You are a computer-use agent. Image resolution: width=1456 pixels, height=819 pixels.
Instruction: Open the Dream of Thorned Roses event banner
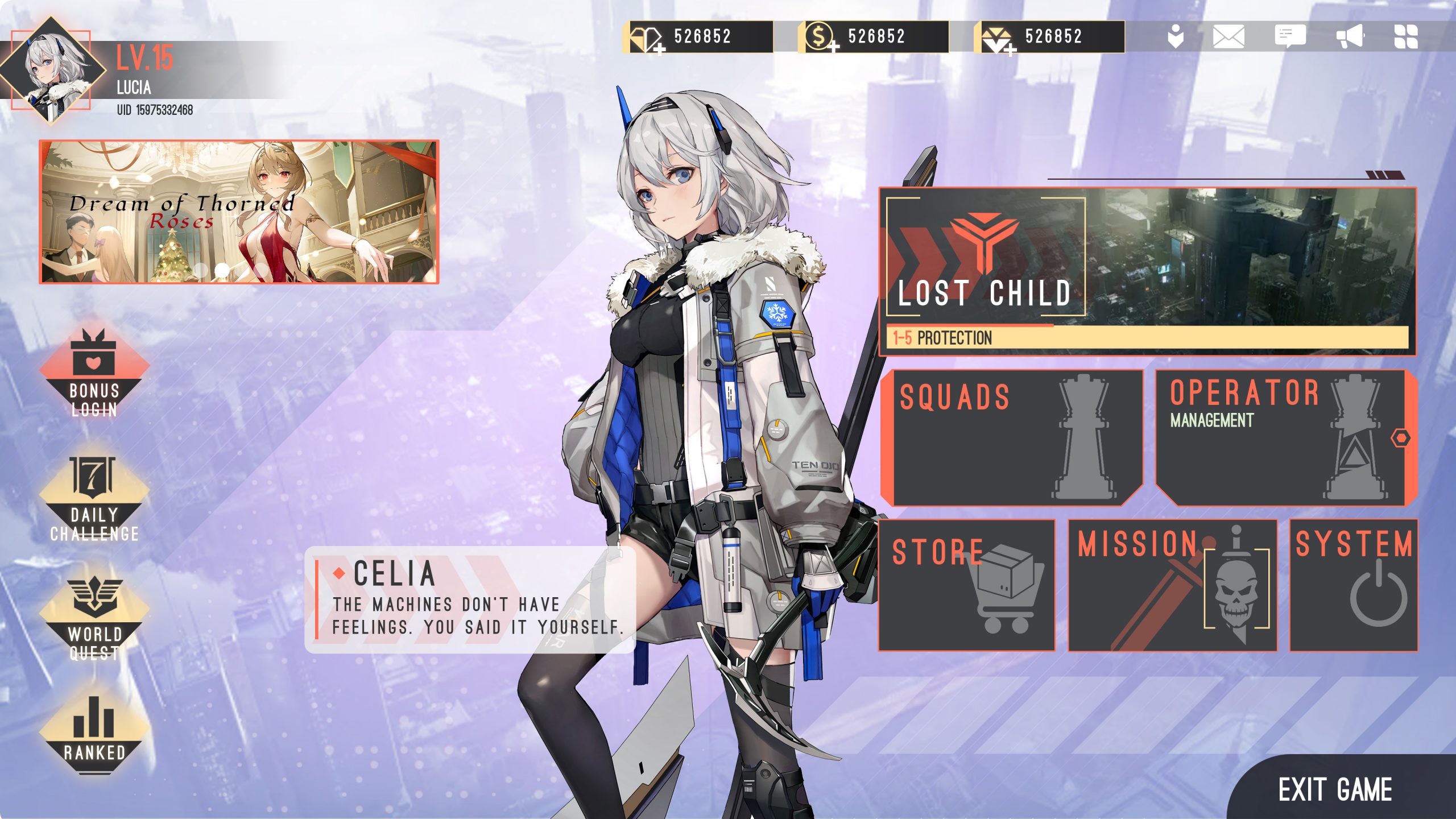click(239, 212)
